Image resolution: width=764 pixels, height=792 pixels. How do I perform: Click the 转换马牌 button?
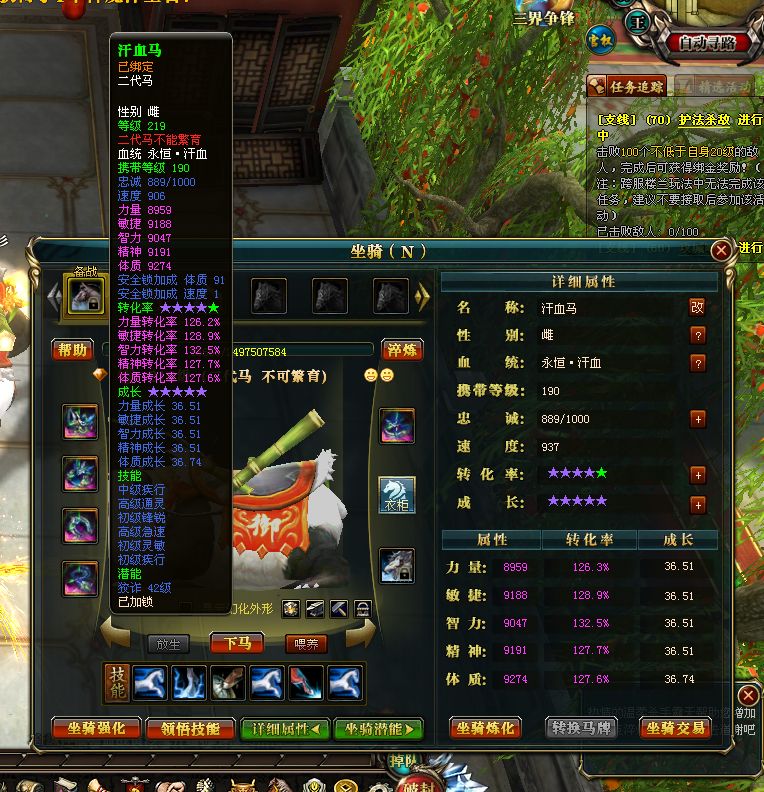(x=582, y=729)
